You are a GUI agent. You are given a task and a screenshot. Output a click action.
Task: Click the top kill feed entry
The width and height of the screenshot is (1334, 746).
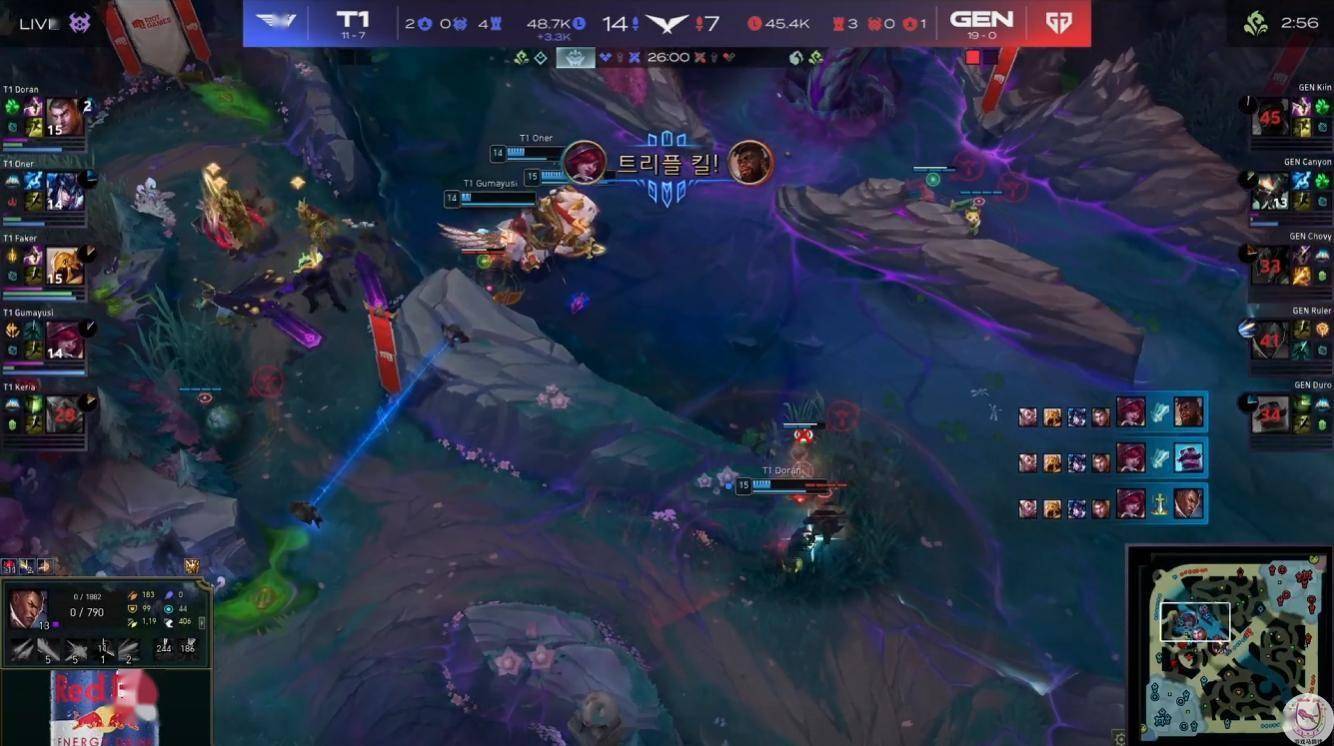click(1111, 412)
